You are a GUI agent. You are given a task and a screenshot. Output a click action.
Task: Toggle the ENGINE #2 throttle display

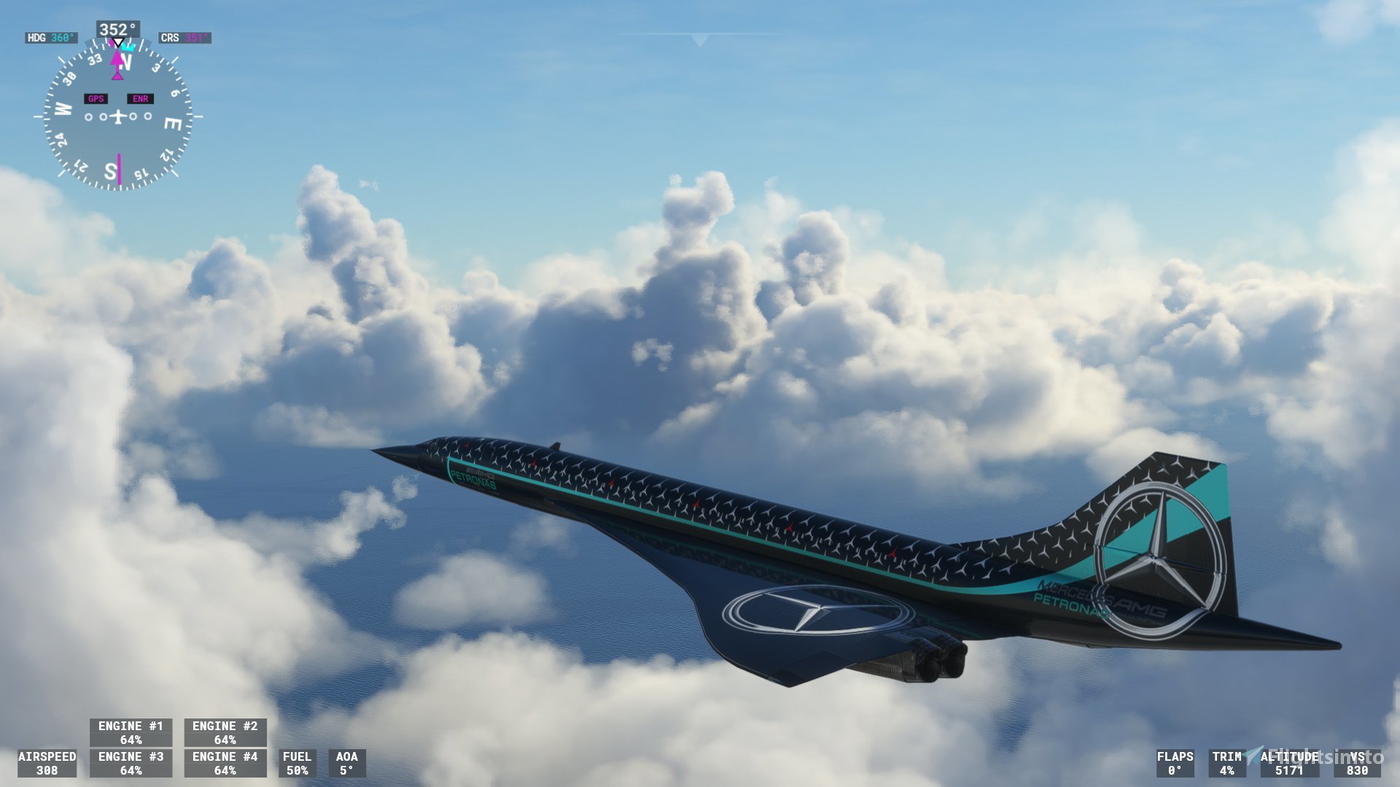pyautogui.click(x=224, y=732)
